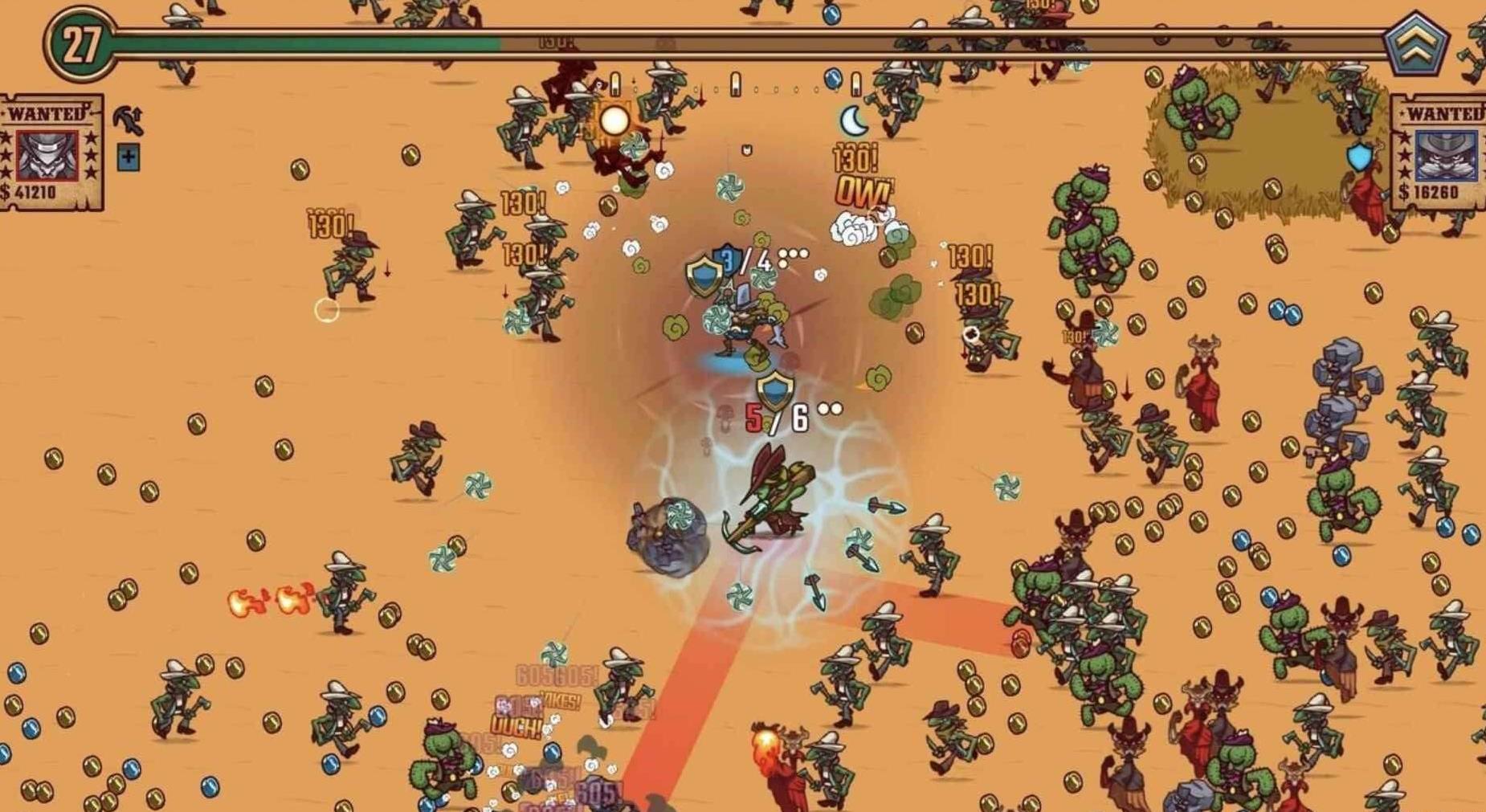1486x812 pixels.
Task: Select the pickaxe upgrade arrow icon
Action: [x=128, y=121]
